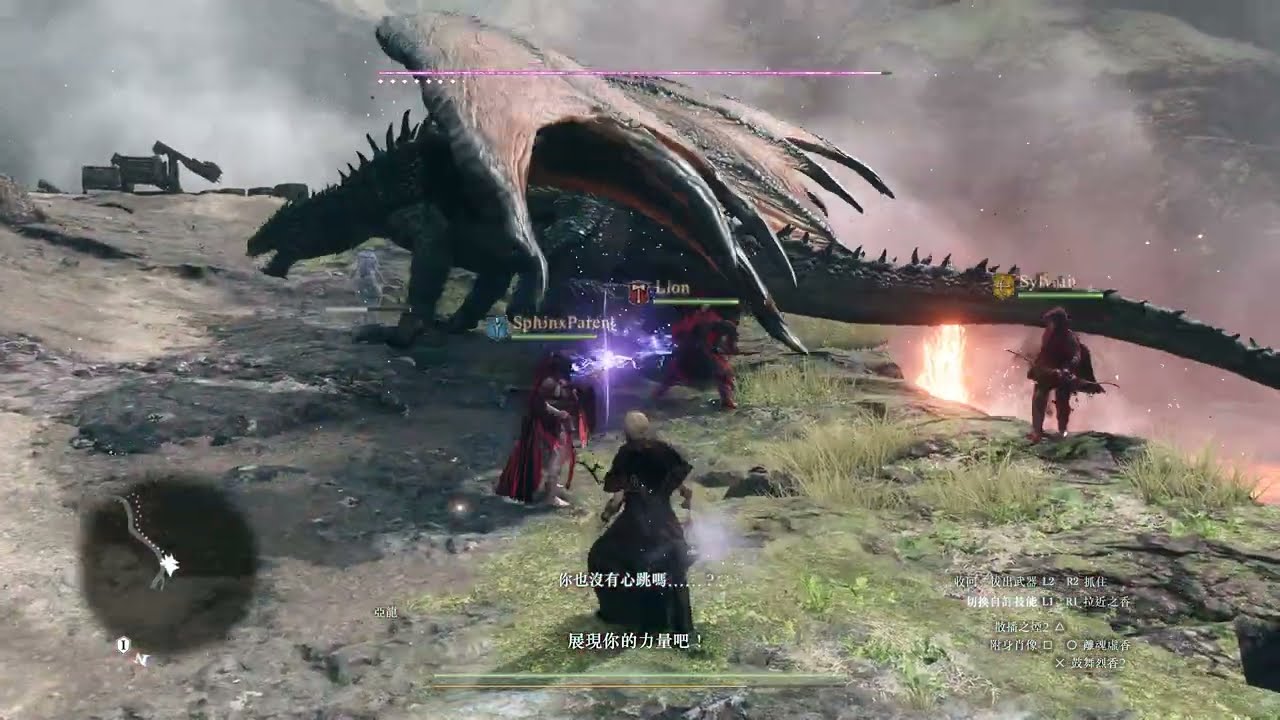Screen dimensions: 1280x720
Task: Choose Sylvain's yellow vocation icon
Action: 1004,286
